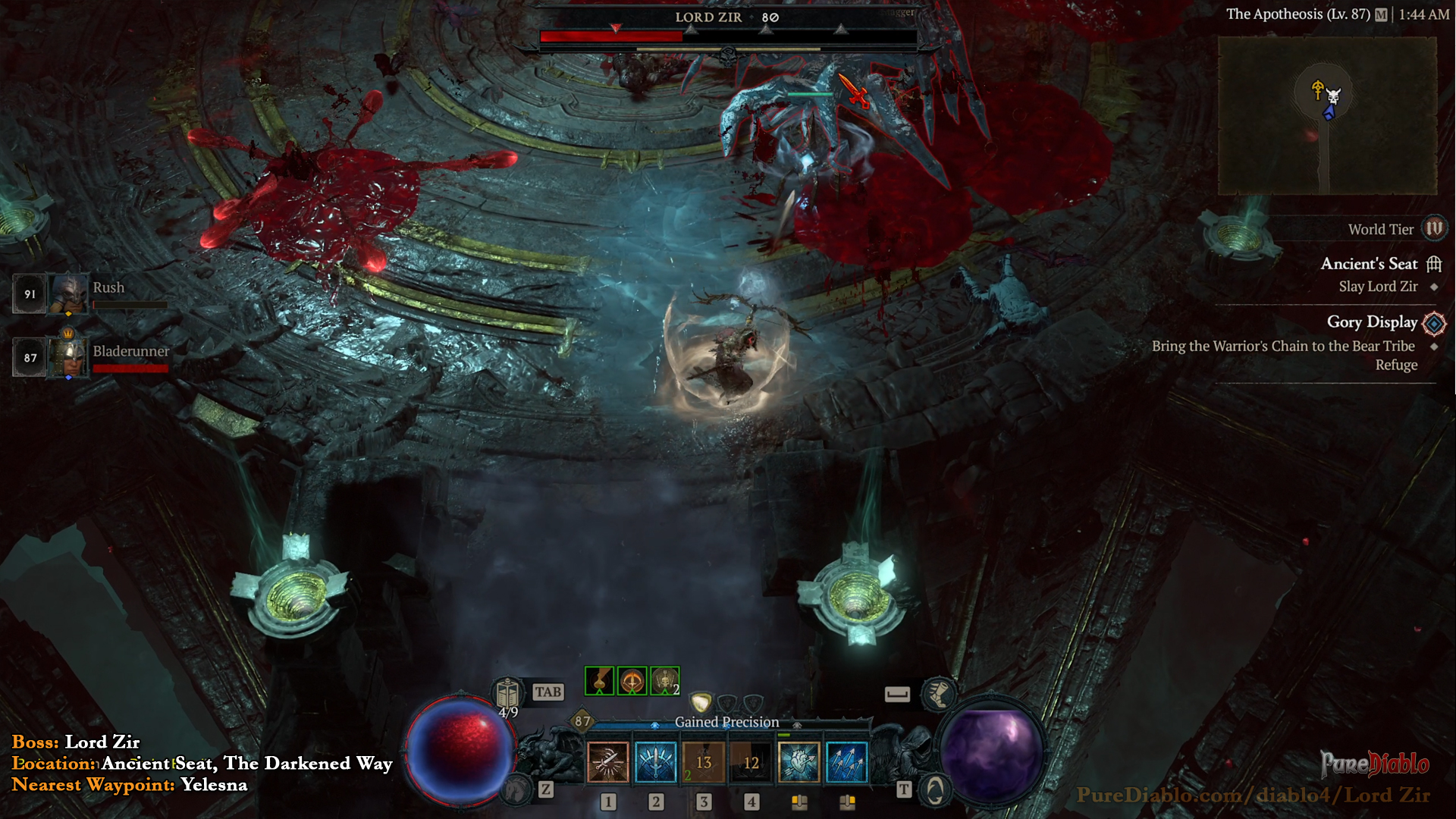The image size is (1456, 819).
Task: Inspect the potion flask buff icon
Action: tap(599, 681)
